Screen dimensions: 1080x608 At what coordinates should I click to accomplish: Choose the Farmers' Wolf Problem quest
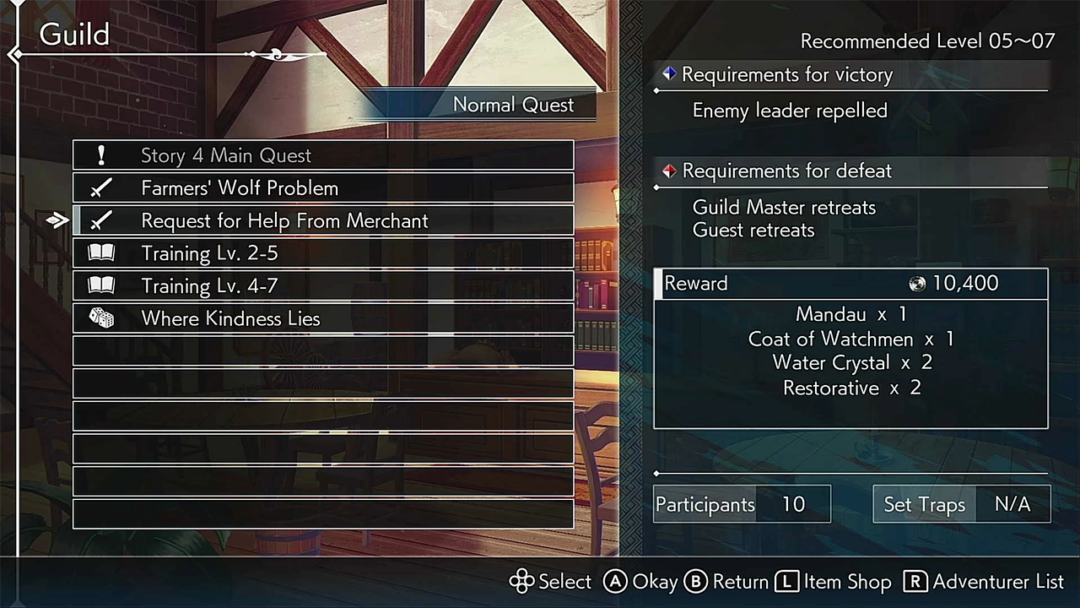(x=323, y=188)
